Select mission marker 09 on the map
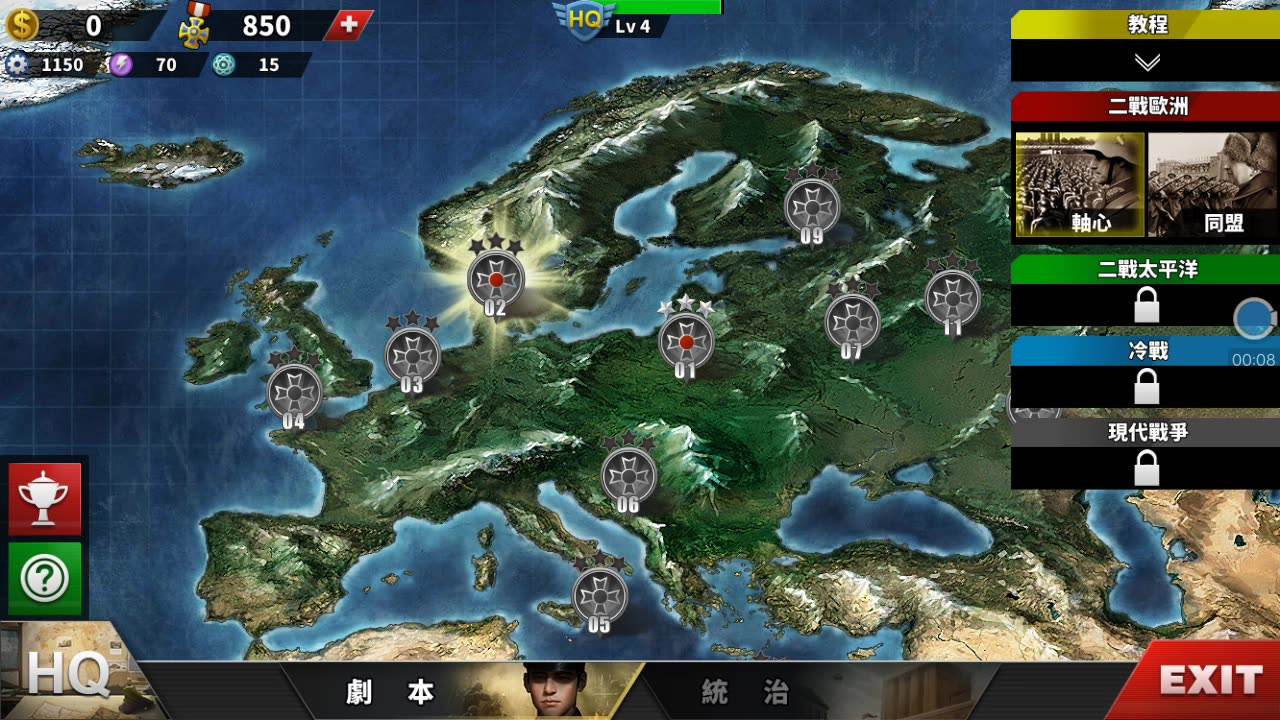Viewport: 1280px width, 720px height. (x=811, y=206)
